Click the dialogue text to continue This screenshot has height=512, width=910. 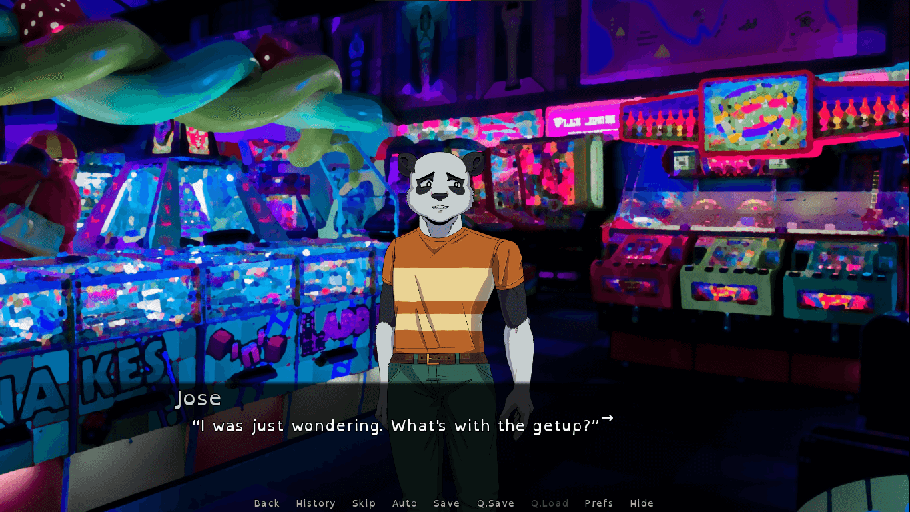(395, 426)
